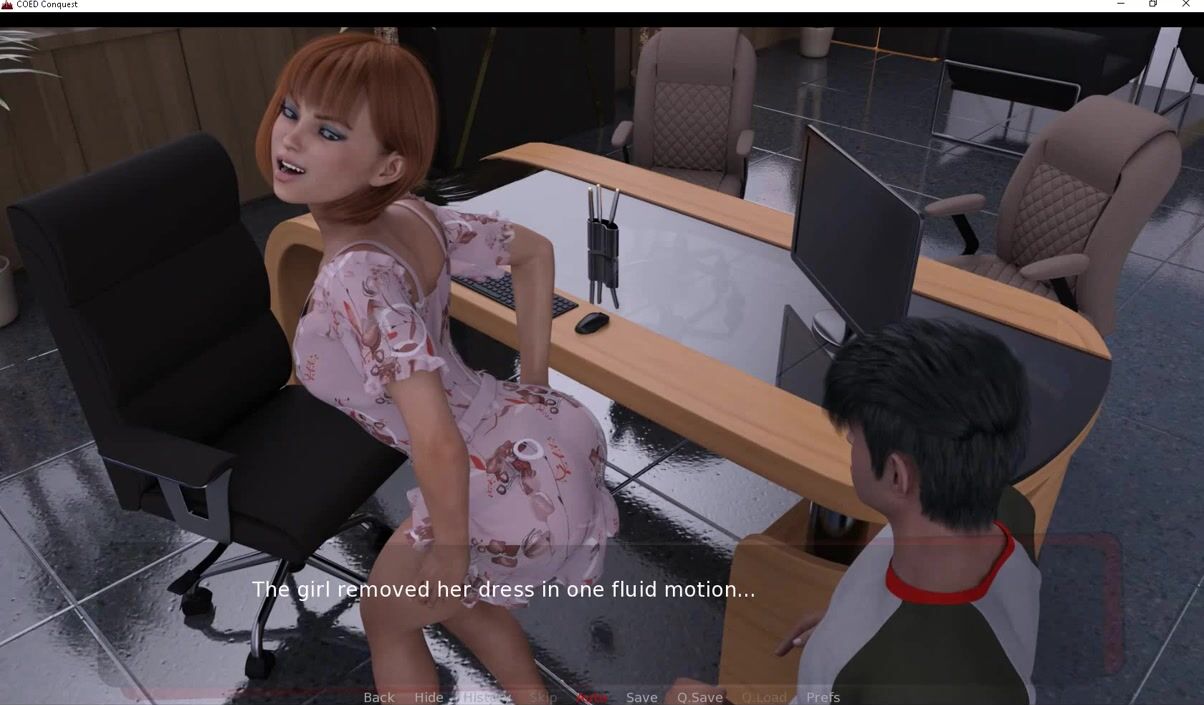This screenshot has width=1204, height=705.
Task: Toggle Auto advance mode
Action: click(592, 697)
